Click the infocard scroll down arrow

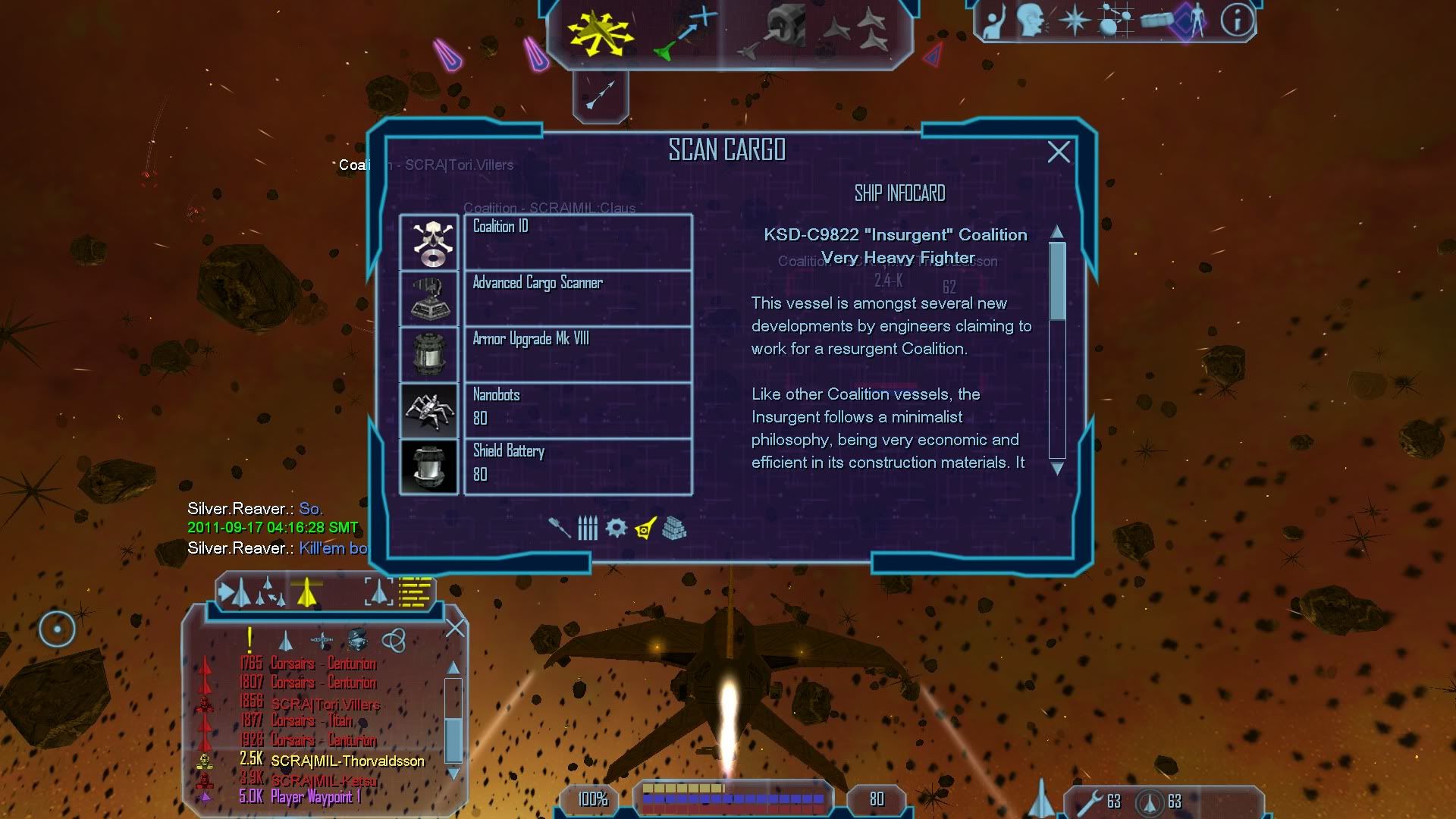(x=1057, y=469)
